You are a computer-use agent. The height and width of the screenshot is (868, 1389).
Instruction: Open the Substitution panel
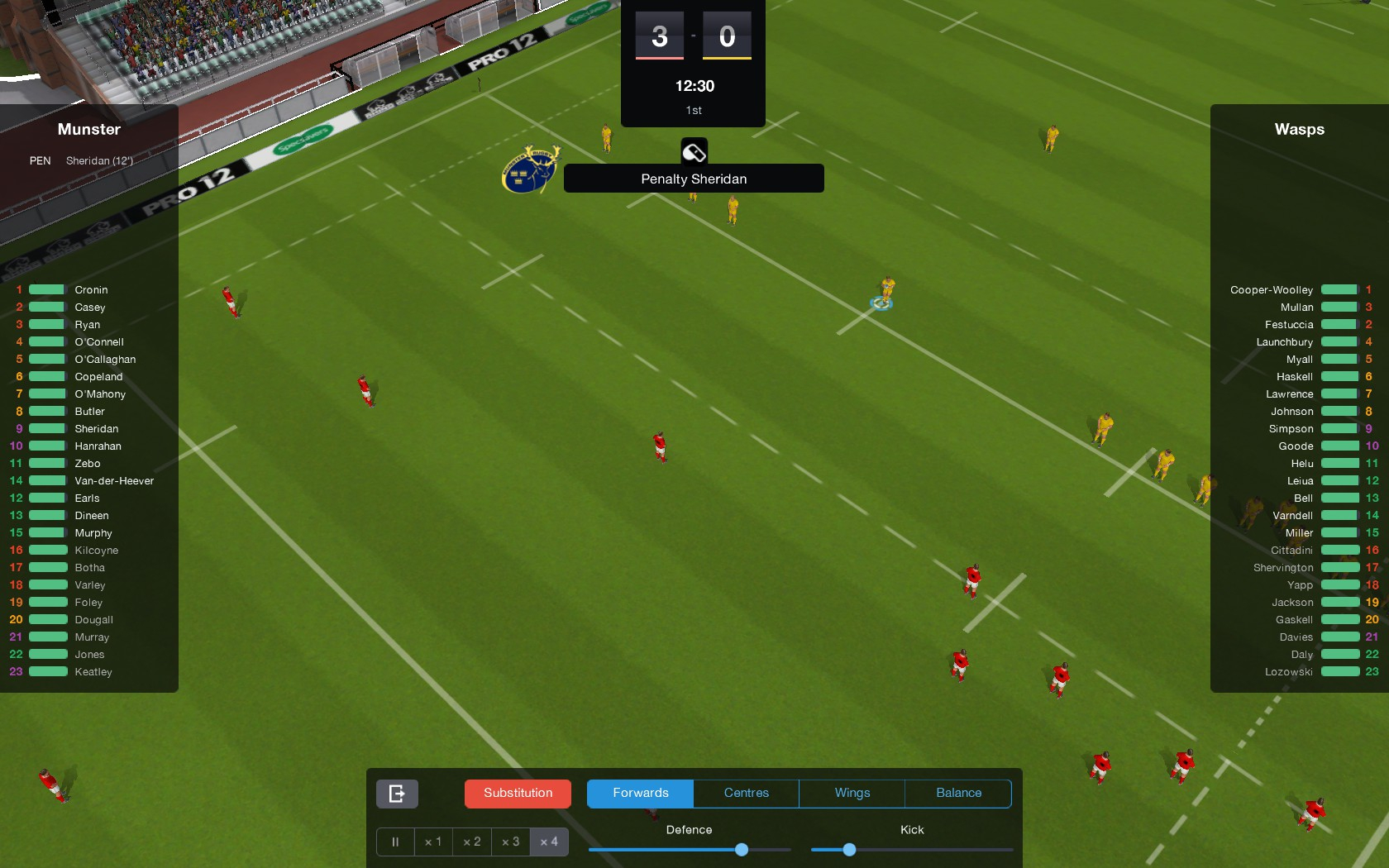click(517, 793)
